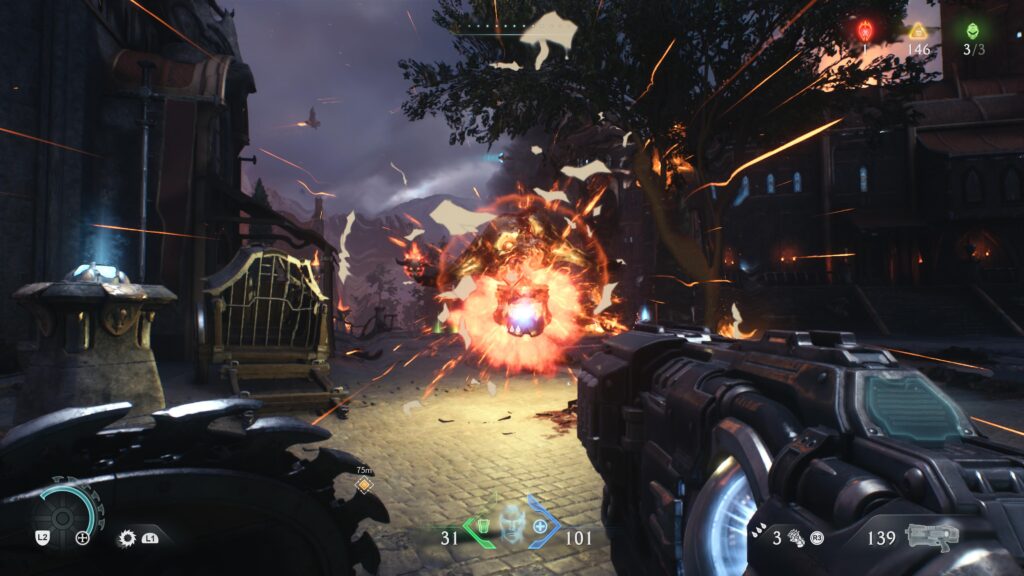The image size is (1024, 576).
Task: Click the orange diamond objective marker
Action: [x=363, y=485]
